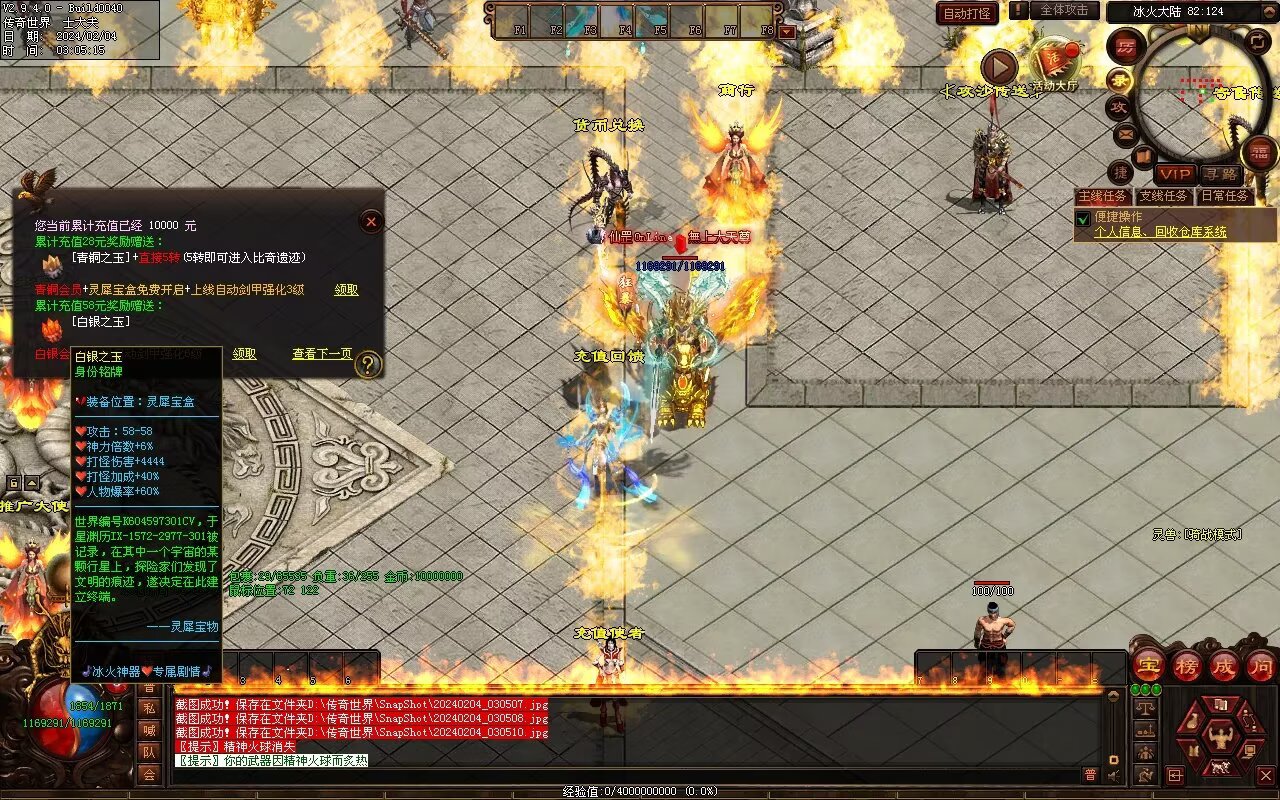Open the mail envelope icon
This screenshot has height=800, width=1280.
tap(1125, 133)
